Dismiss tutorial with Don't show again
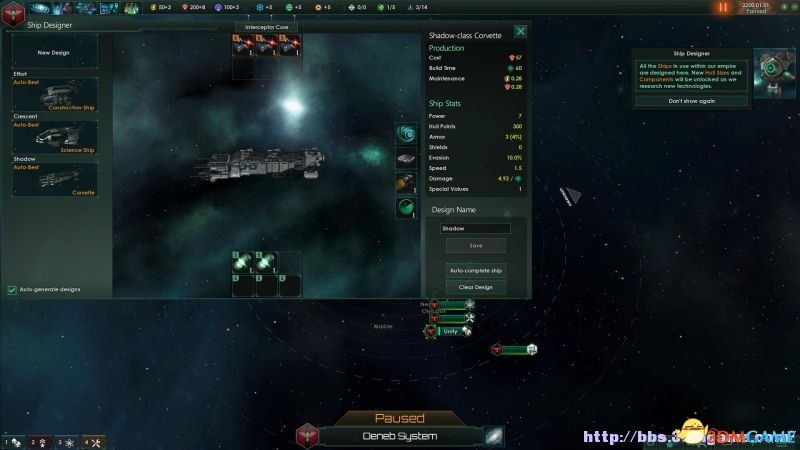 click(691, 101)
